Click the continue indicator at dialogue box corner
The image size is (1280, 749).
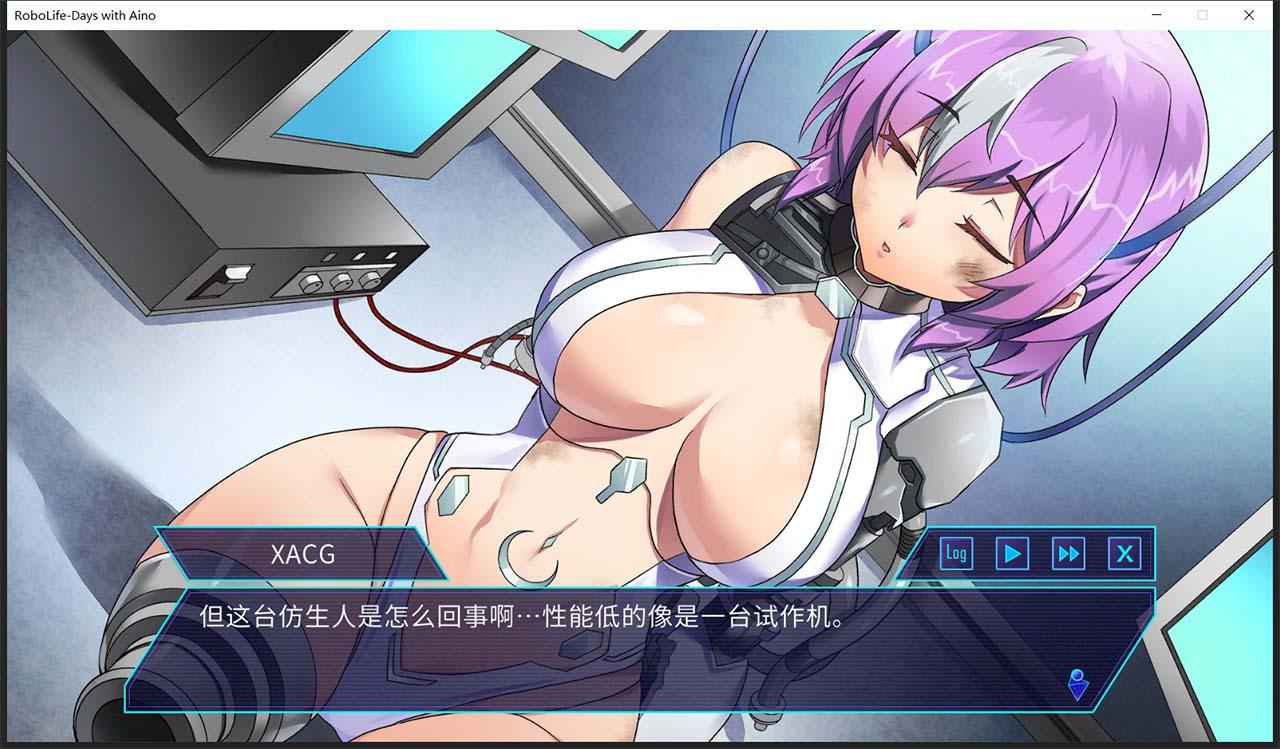[1077, 685]
